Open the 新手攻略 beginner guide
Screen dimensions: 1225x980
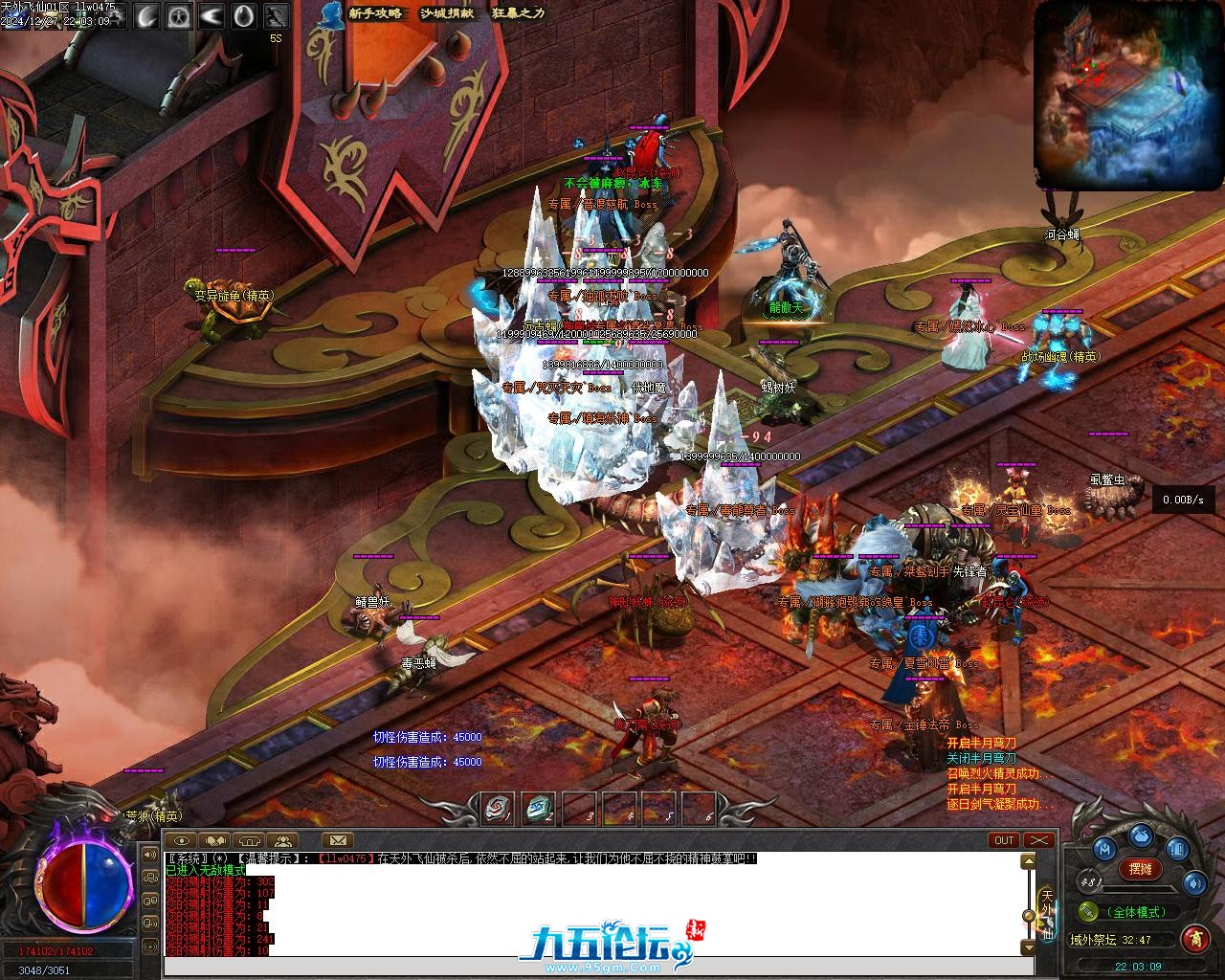pos(375,13)
